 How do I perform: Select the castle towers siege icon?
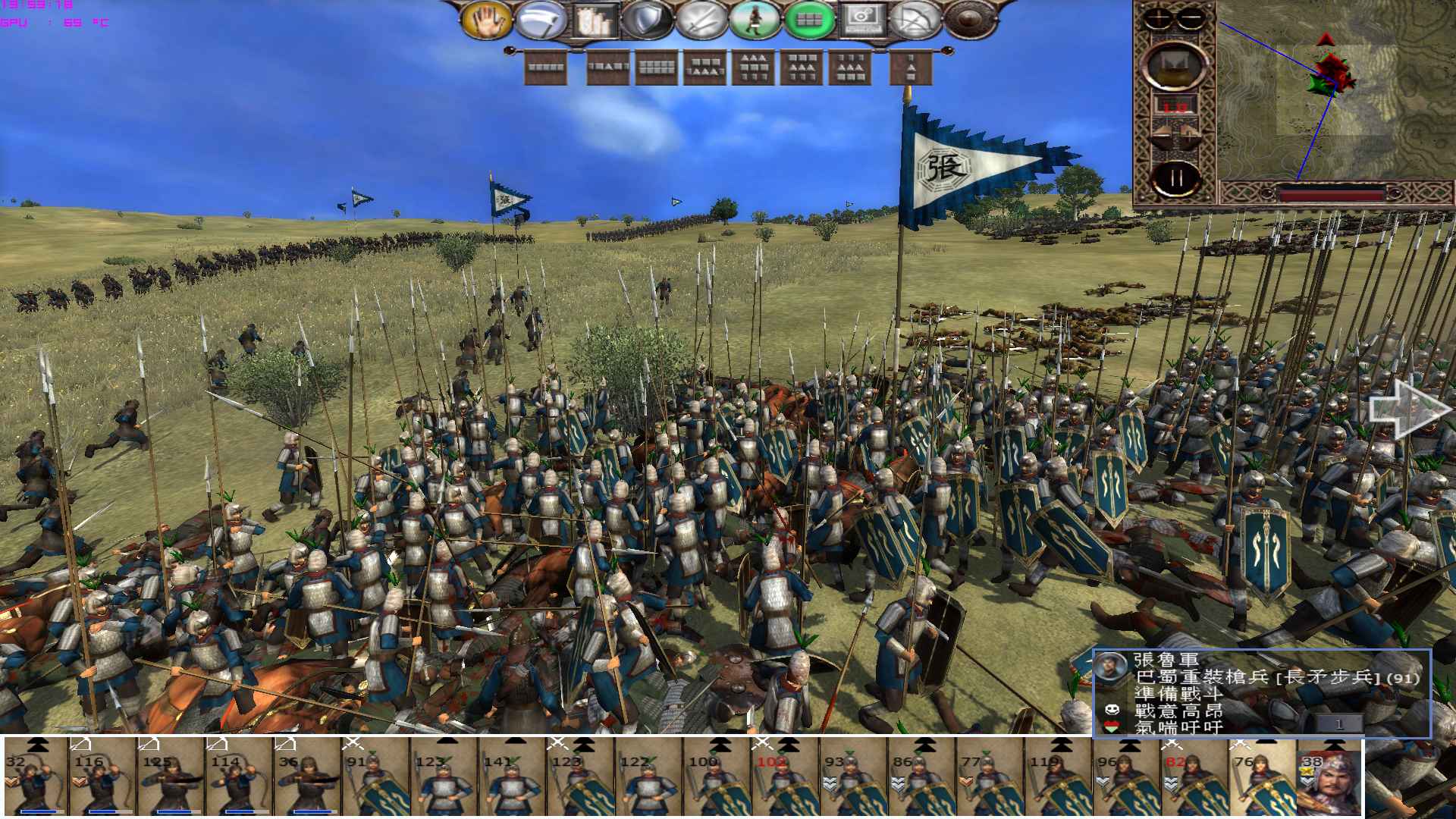593,21
